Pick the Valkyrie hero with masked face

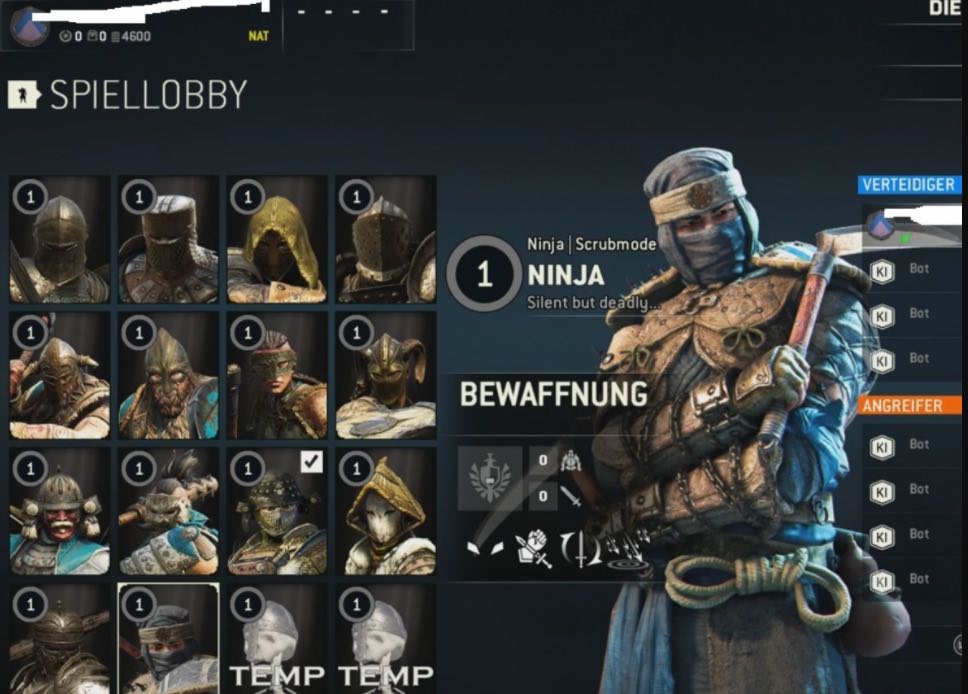(x=277, y=375)
